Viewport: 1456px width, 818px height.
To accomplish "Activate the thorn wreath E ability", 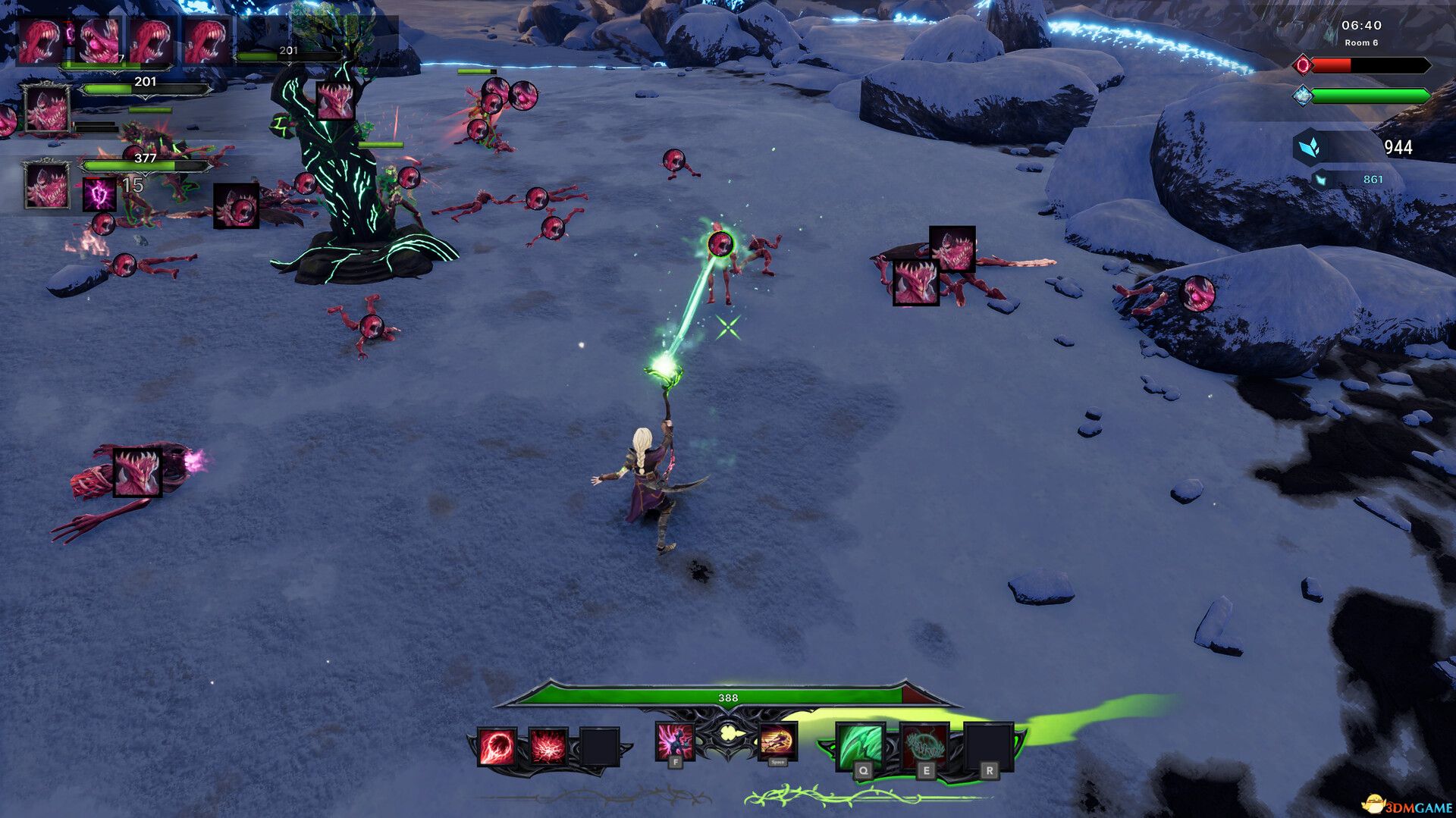I will [924, 747].
